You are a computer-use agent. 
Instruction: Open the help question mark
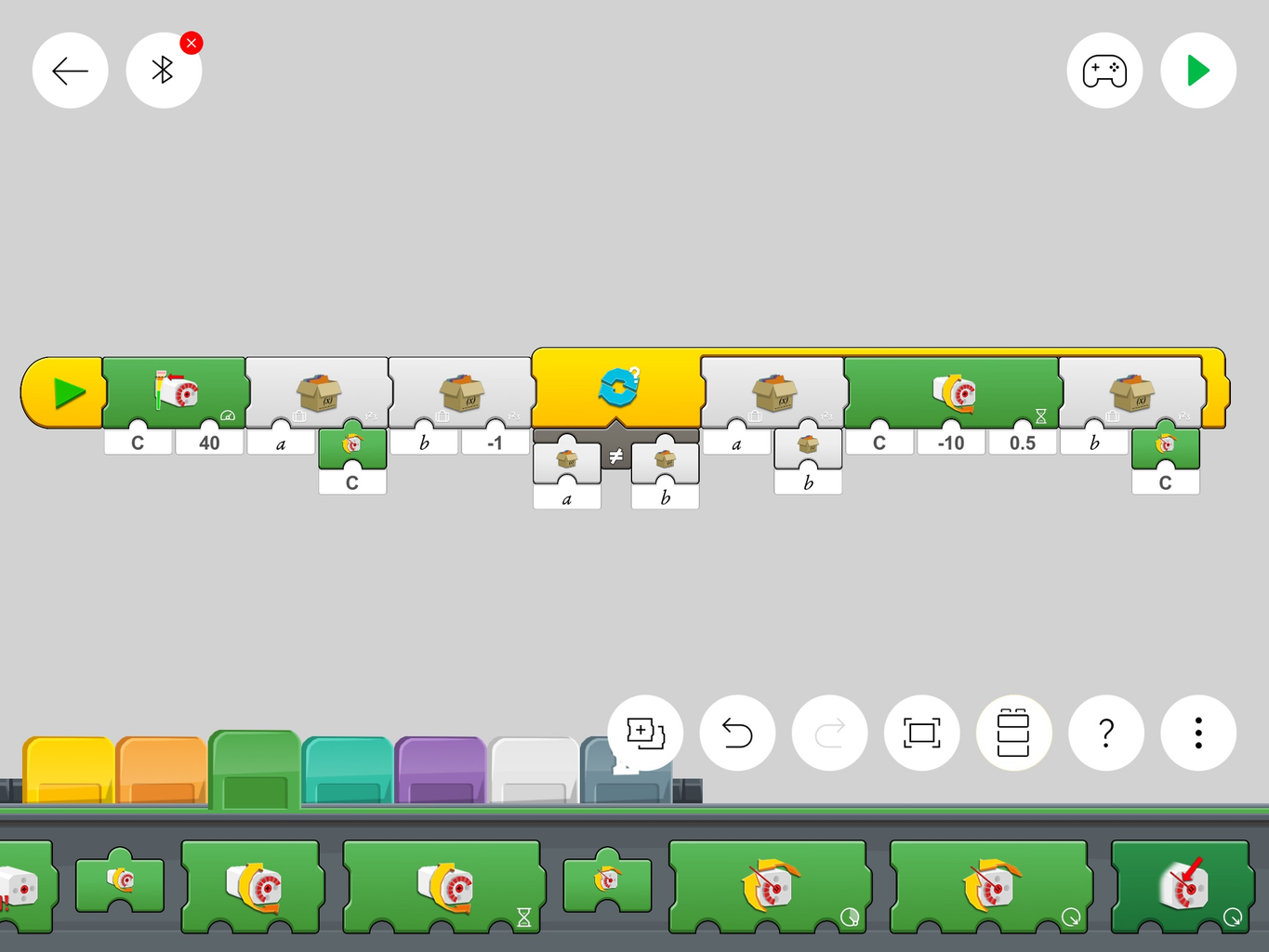tap(1105, 734)
